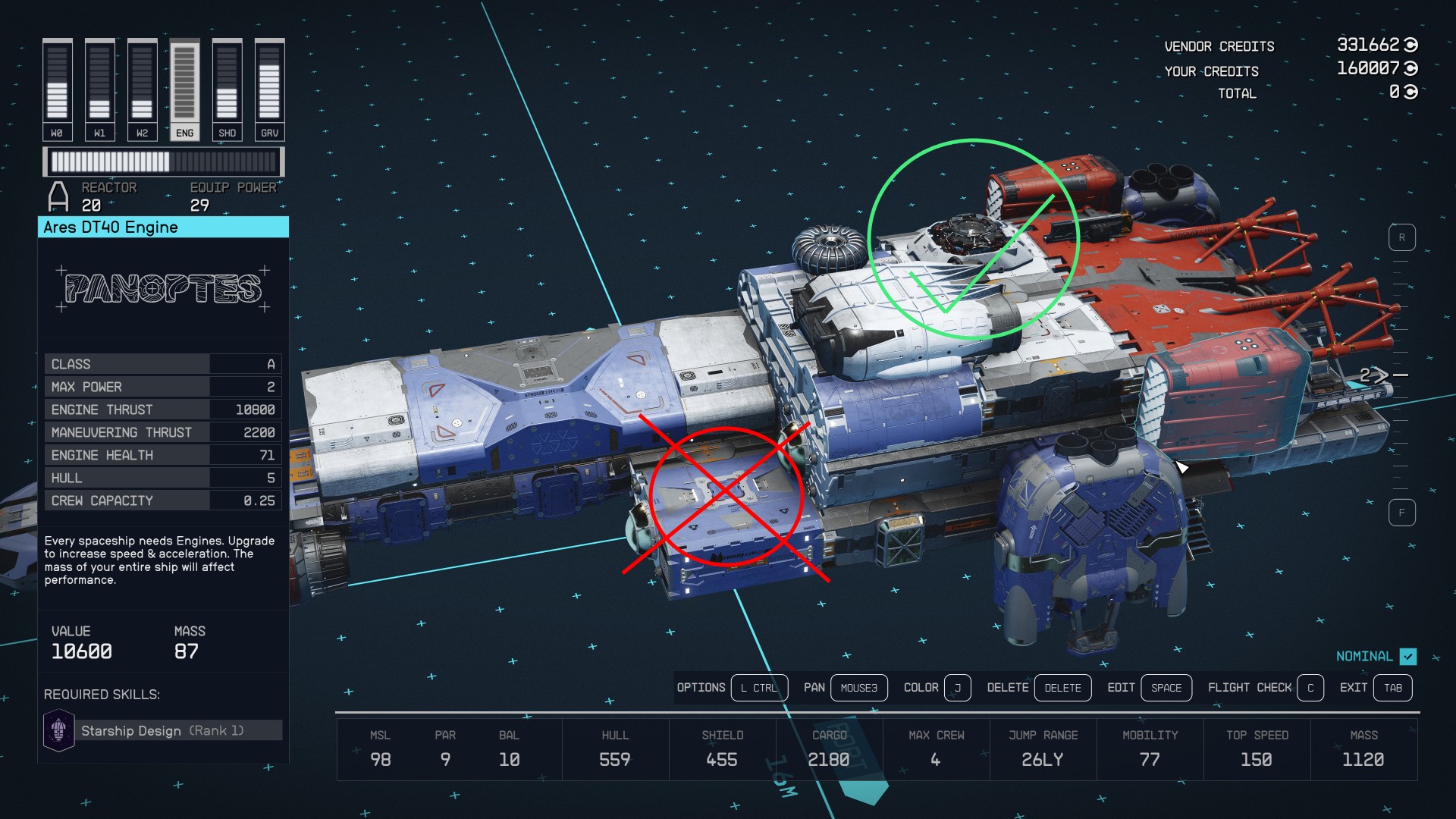Adjust the Reactor power slider bar
The image size is (1456, 819).
(163, 161)
